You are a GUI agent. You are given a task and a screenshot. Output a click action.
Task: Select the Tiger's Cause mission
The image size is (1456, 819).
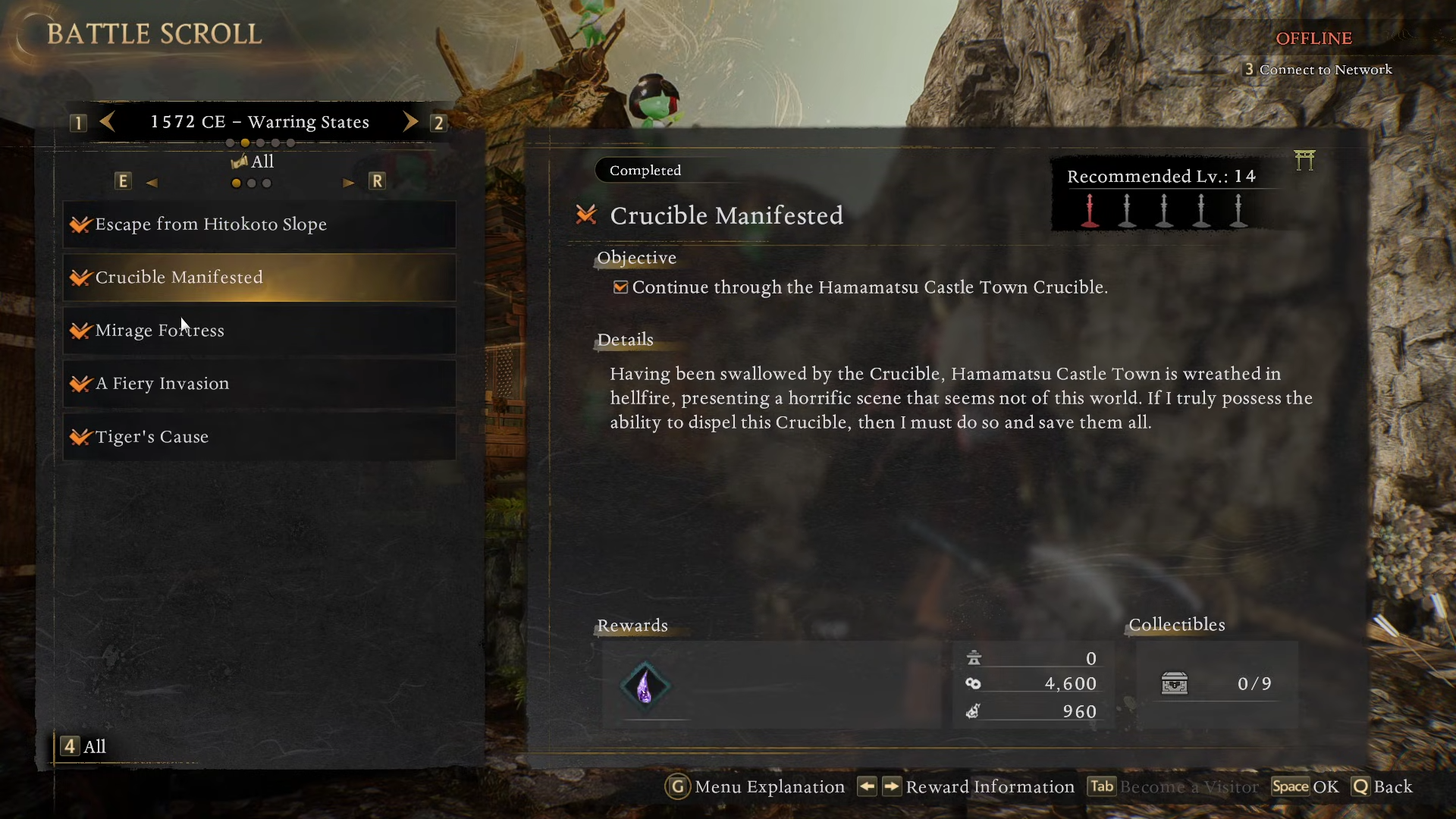(259, 437)
